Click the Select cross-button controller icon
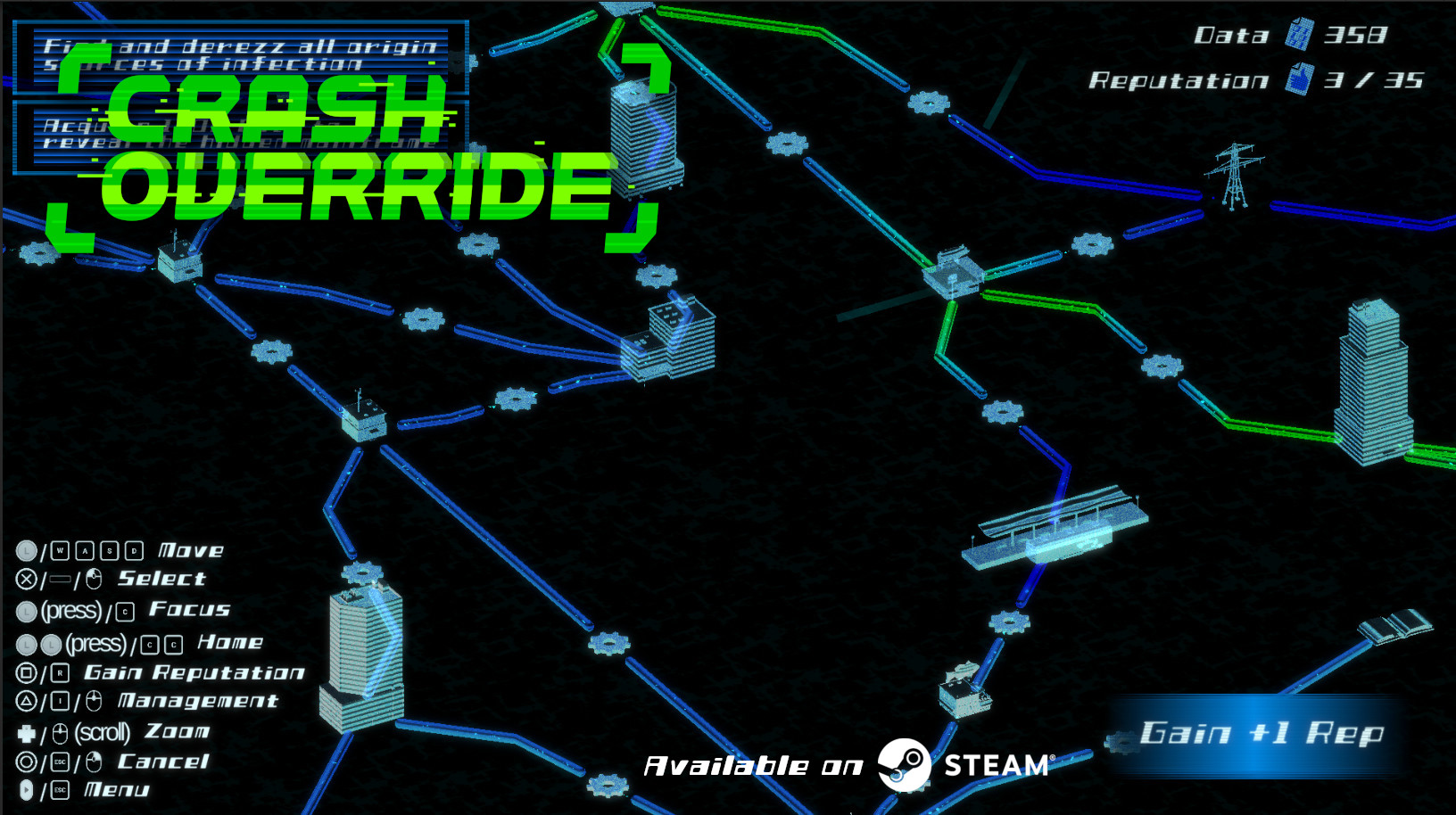The image size is (1456, 815). [27, 578]
